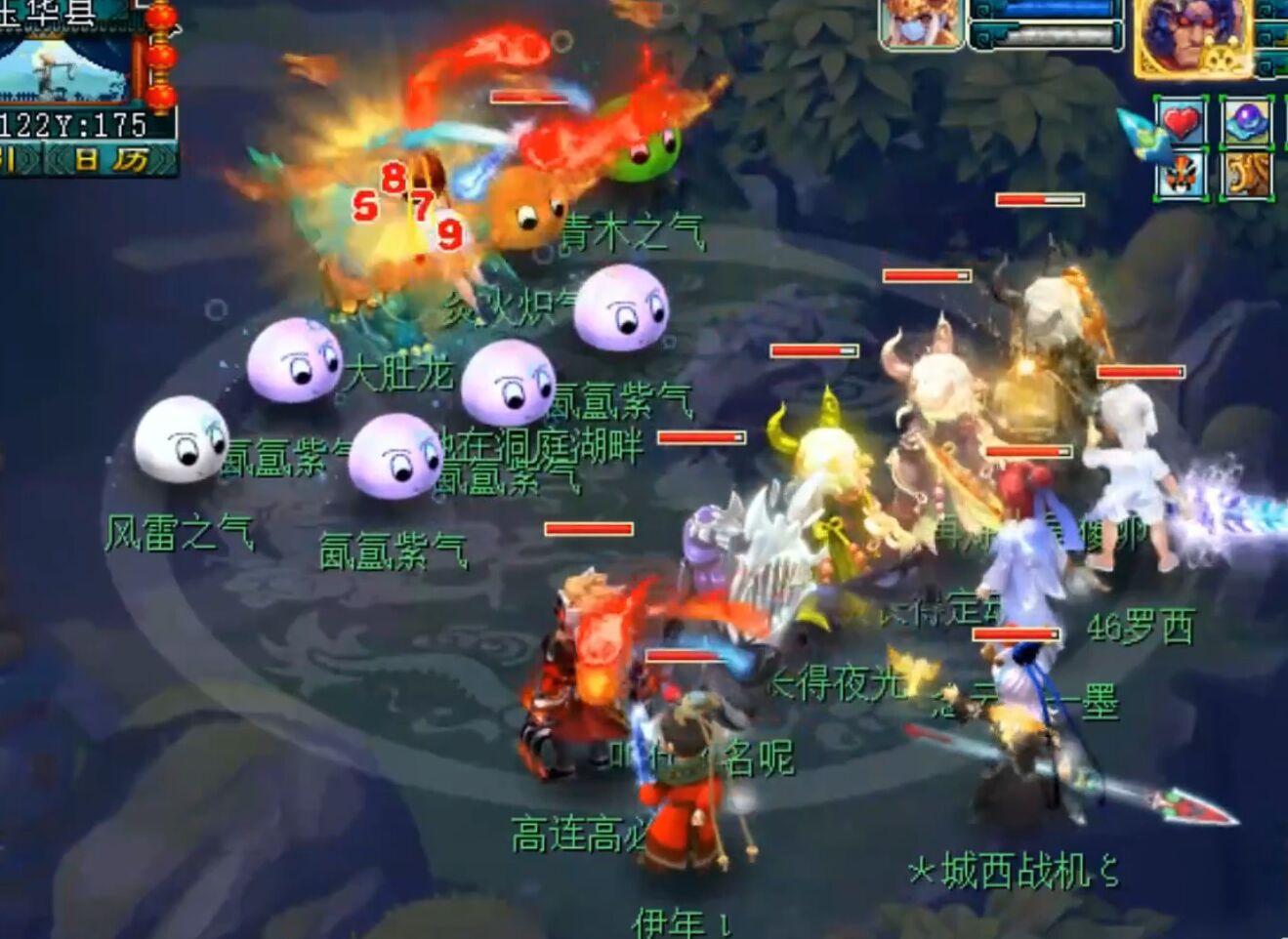The width and height of the screenshot is (1288, 939).
Task: Select the glowing sword attack cursor icon
Action: pos(1138,132)
